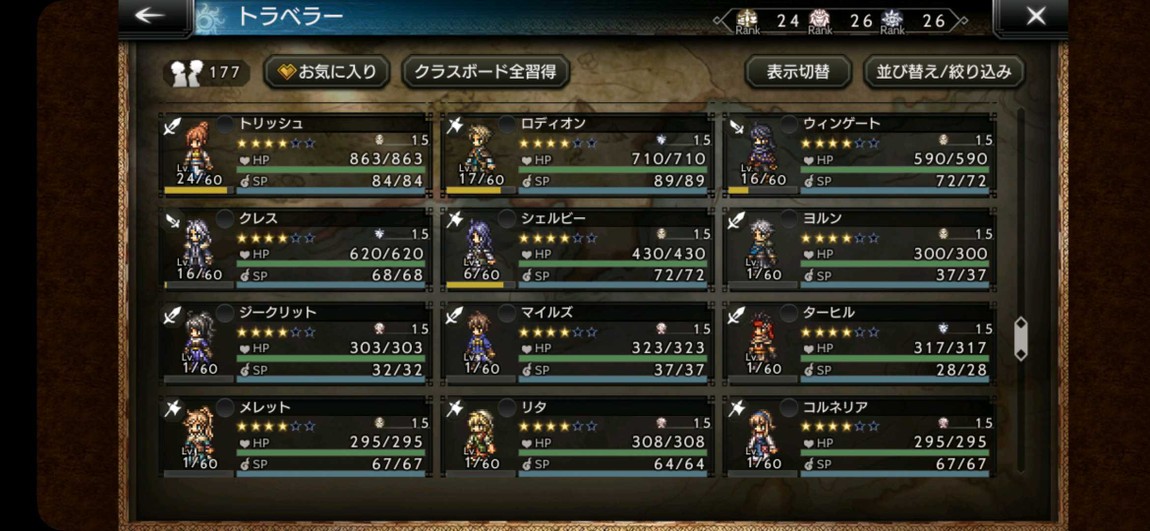Toggle favorite circle beside トリッシュ
This screenshot has height=531, width=1150.
[x=225, y=123]
